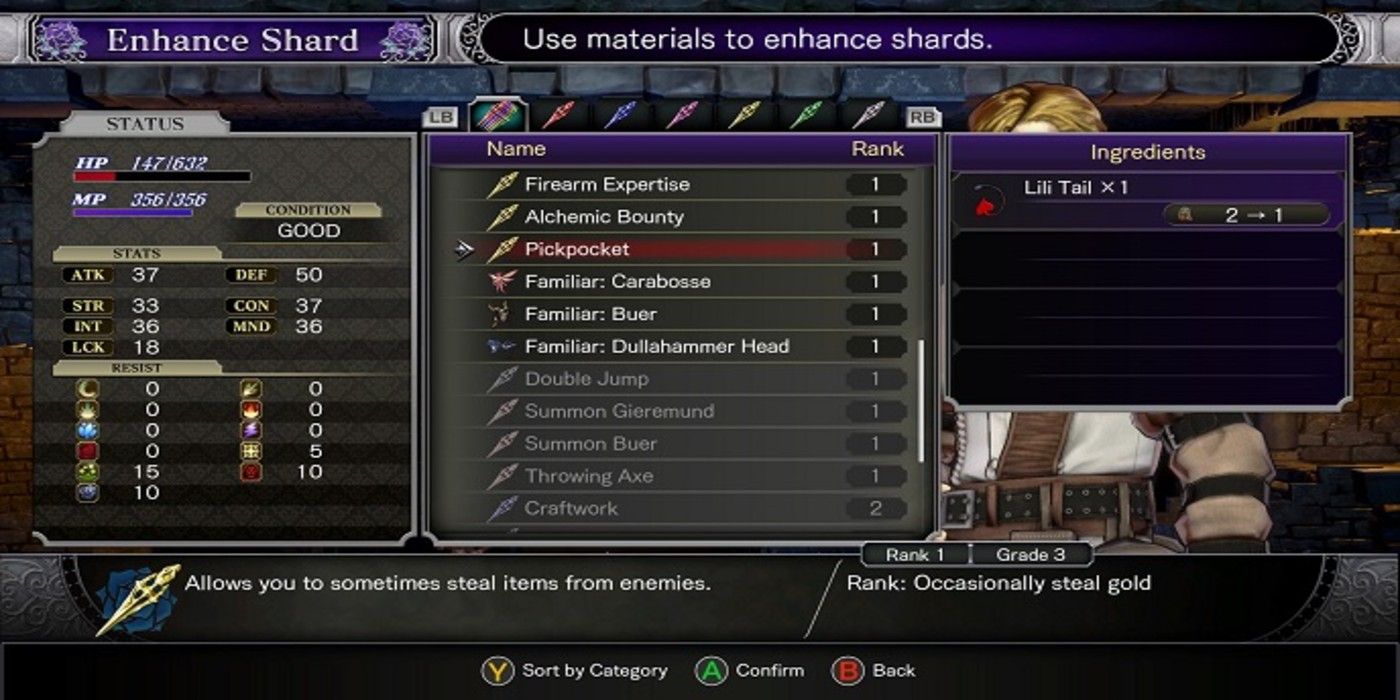Viewport: 1400px width, 700px height.
Task: Open the red shard tab
Action: [x=558, y=116]
